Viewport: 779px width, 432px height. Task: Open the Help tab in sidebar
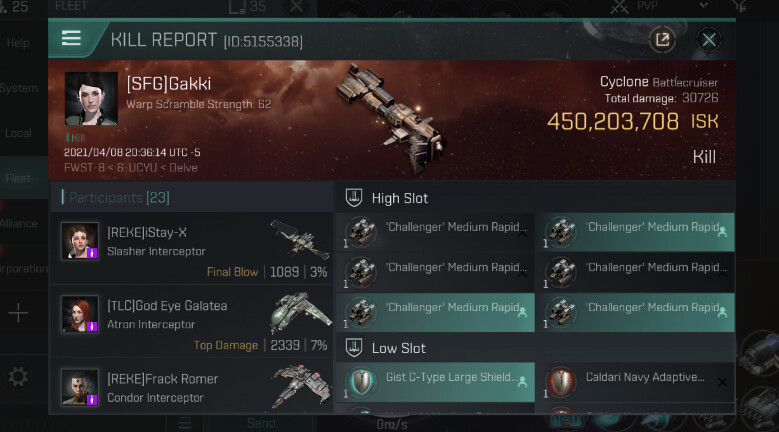tap(19, 43)
